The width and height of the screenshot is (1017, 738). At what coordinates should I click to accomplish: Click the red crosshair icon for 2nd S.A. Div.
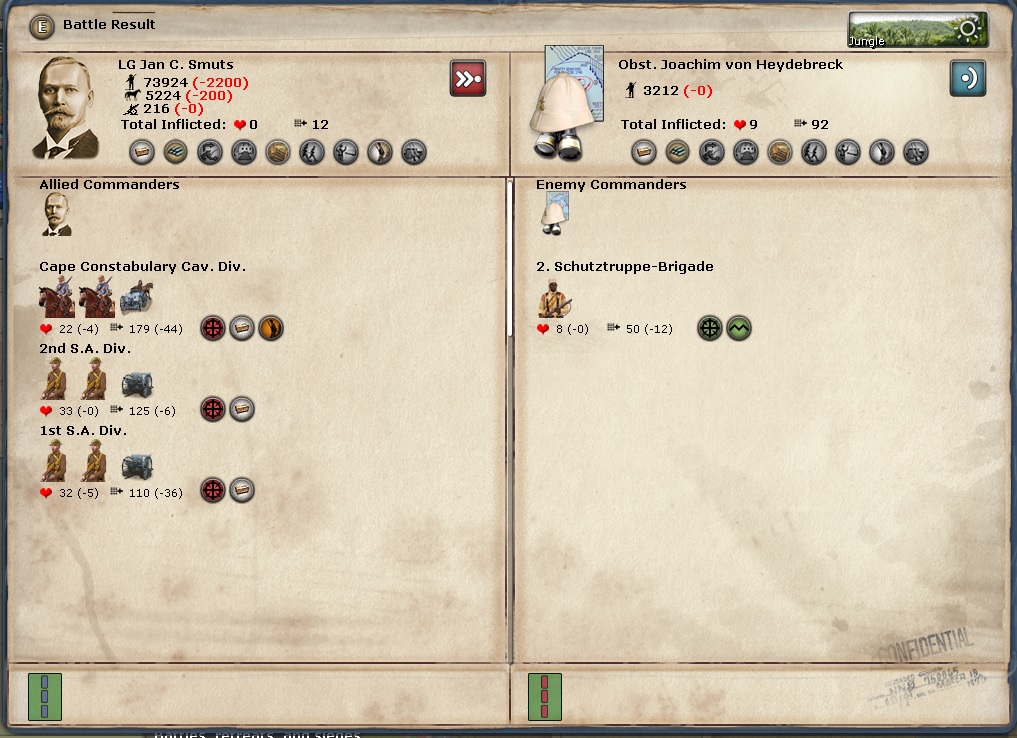point(213,409)
